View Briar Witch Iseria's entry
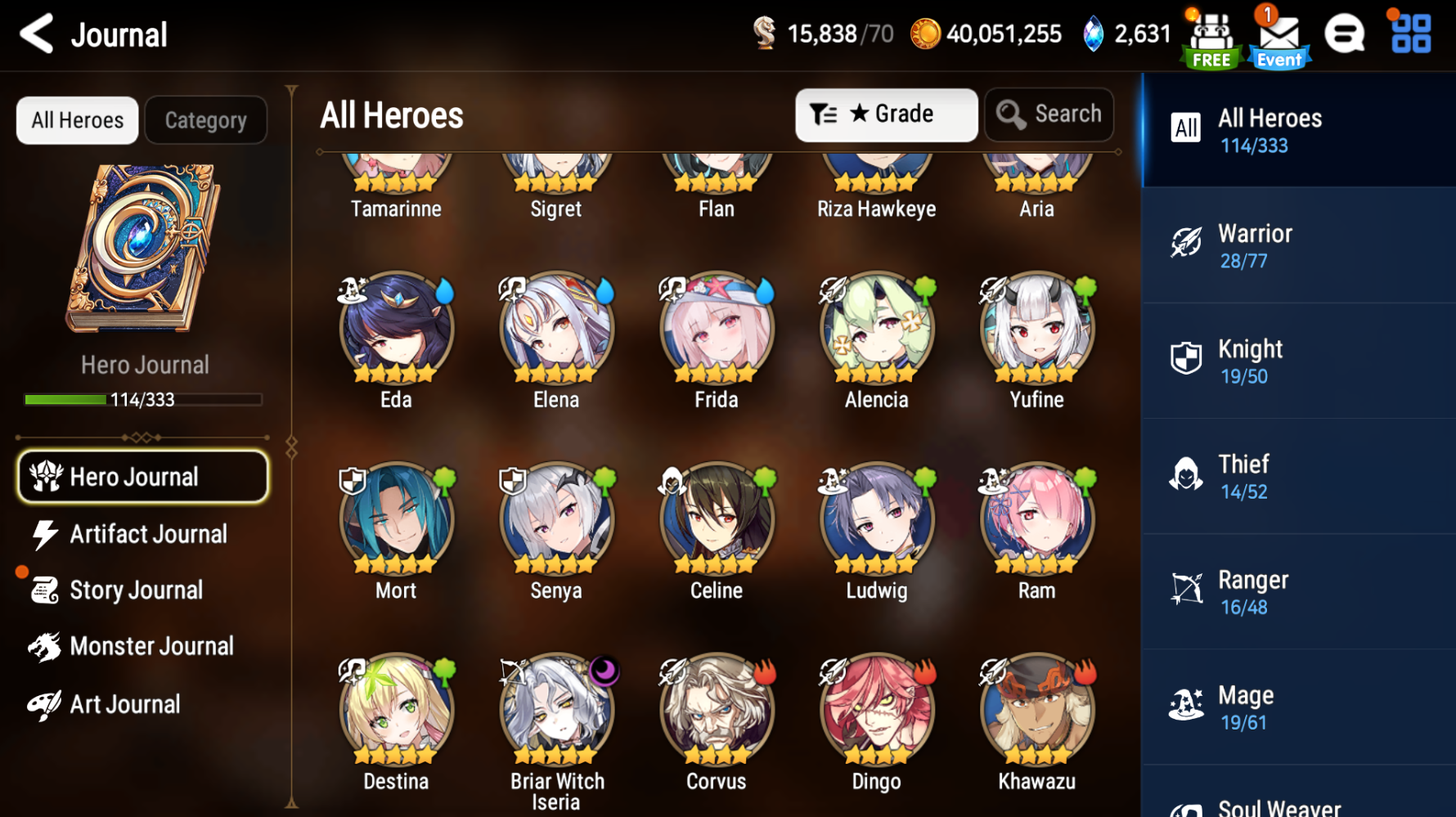The image size is (1456, 817). coord(556,710)
